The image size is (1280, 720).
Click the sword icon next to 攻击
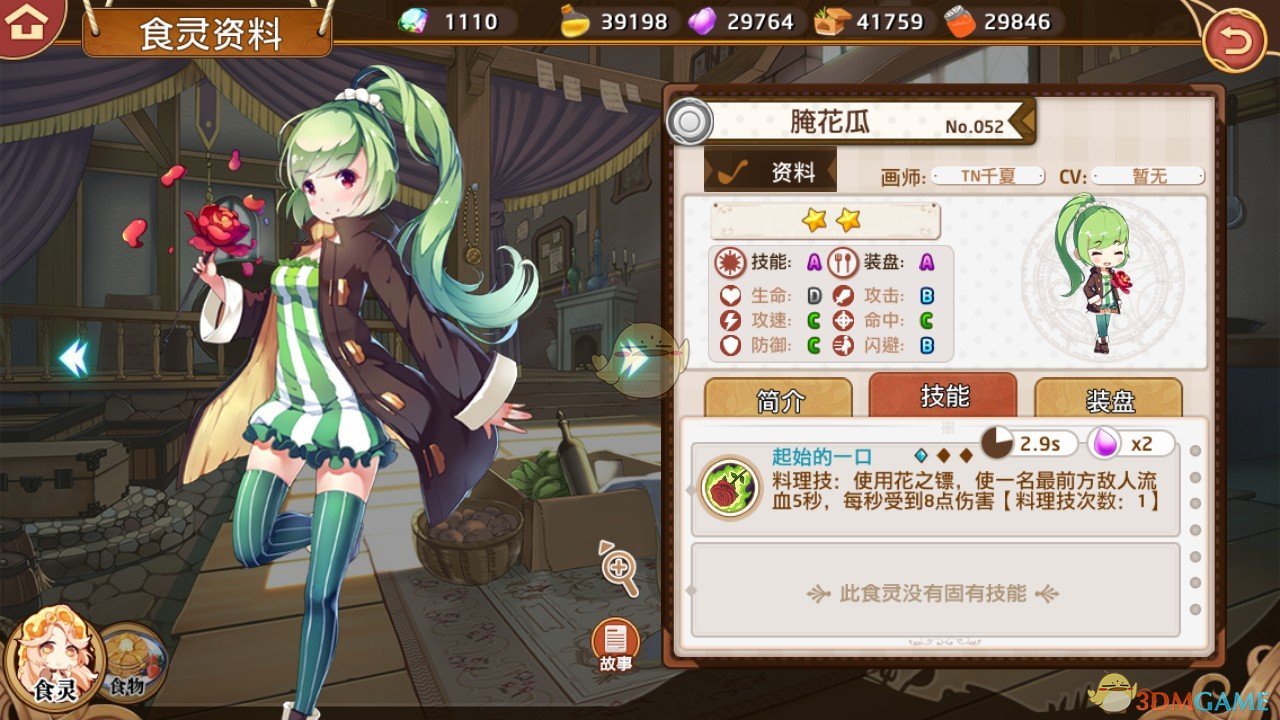coord(845,295)
